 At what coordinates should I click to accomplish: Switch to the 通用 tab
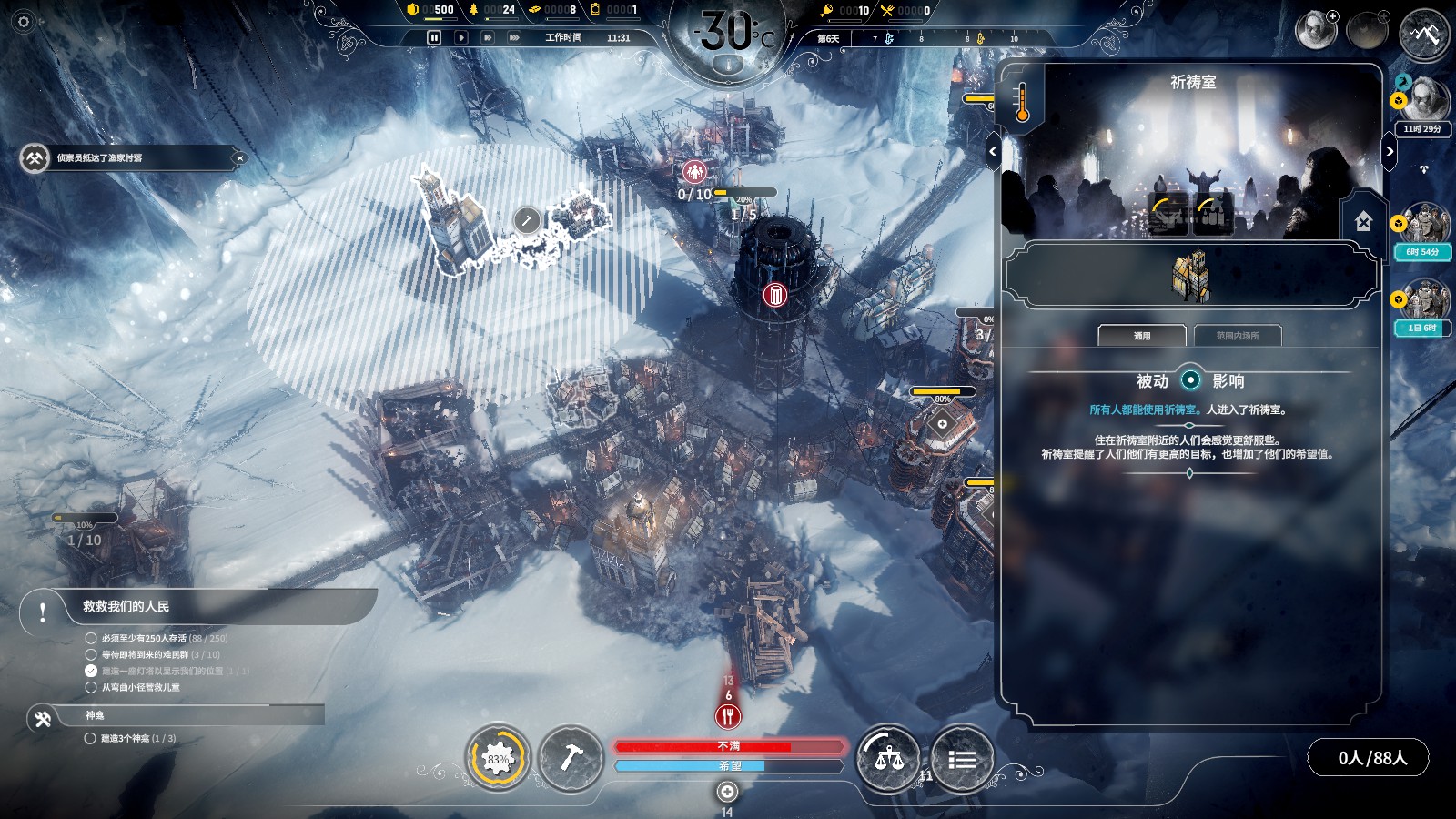coord(1142,336)
